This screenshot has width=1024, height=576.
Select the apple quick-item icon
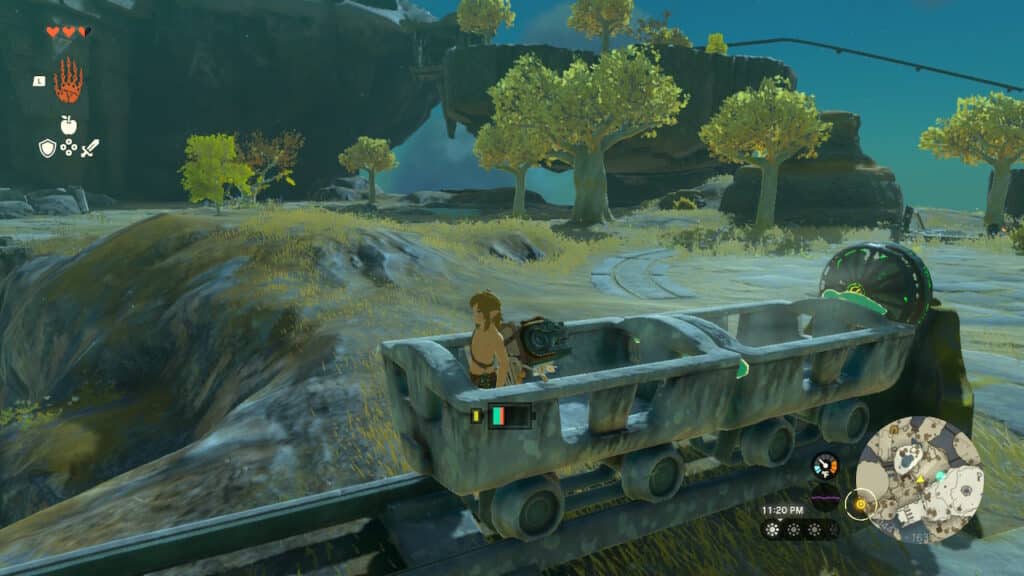point(68,124)
